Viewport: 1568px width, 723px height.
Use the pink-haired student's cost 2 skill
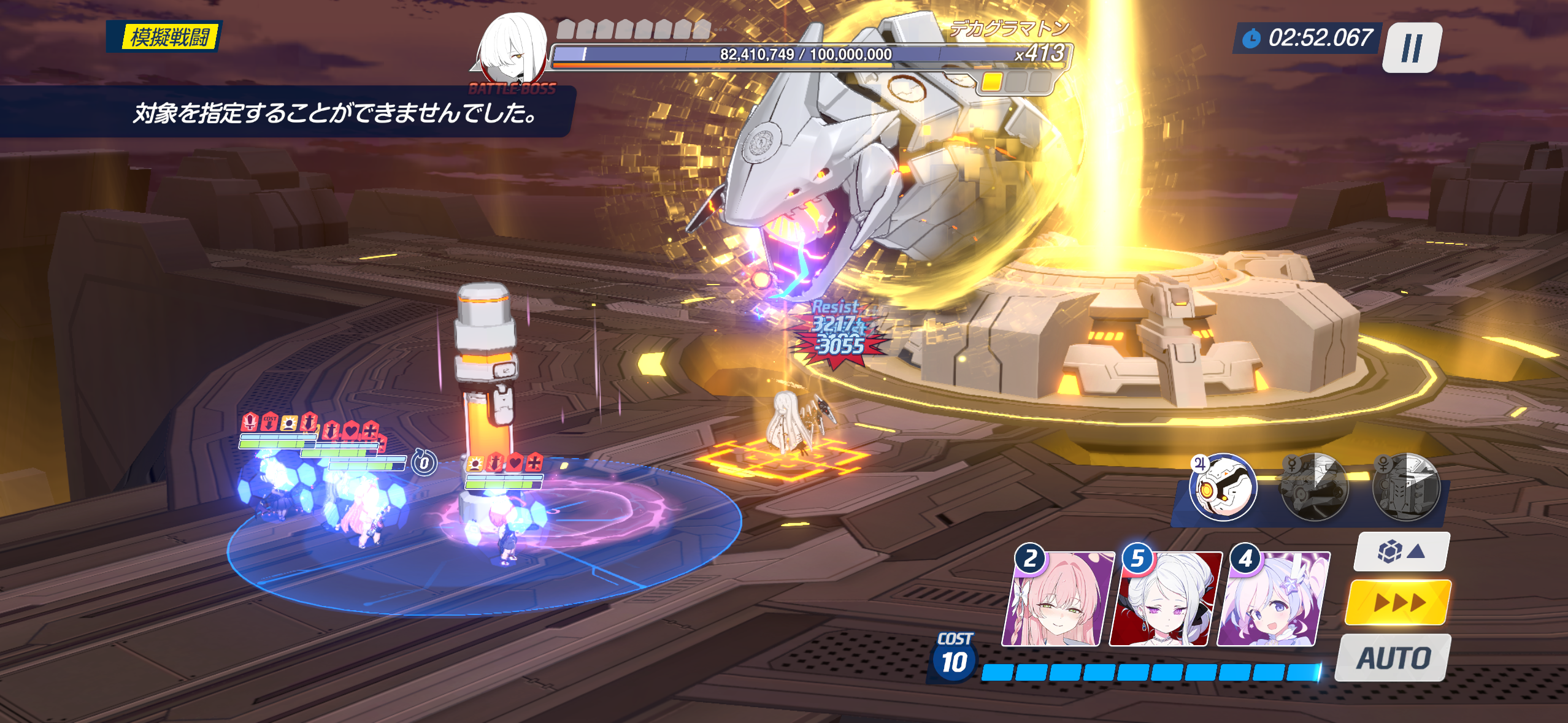click(1056, 599)
